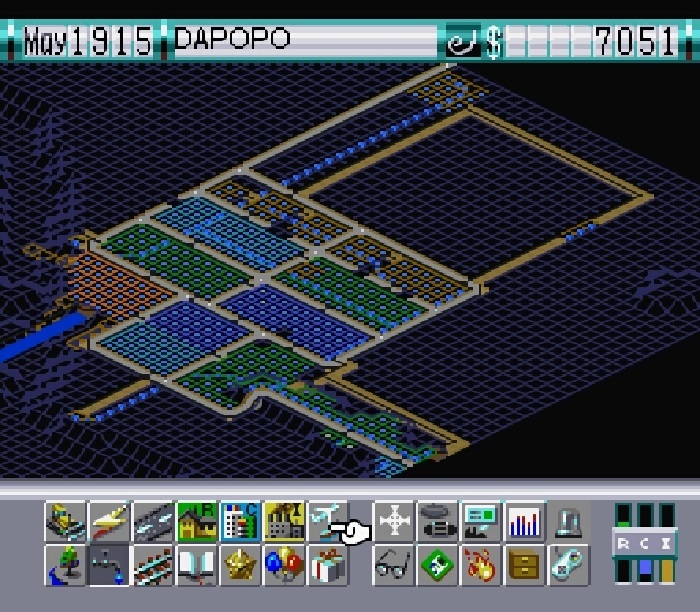Click the four-way arrow center tool
This screenshot has height=612, width=700.
394,521
